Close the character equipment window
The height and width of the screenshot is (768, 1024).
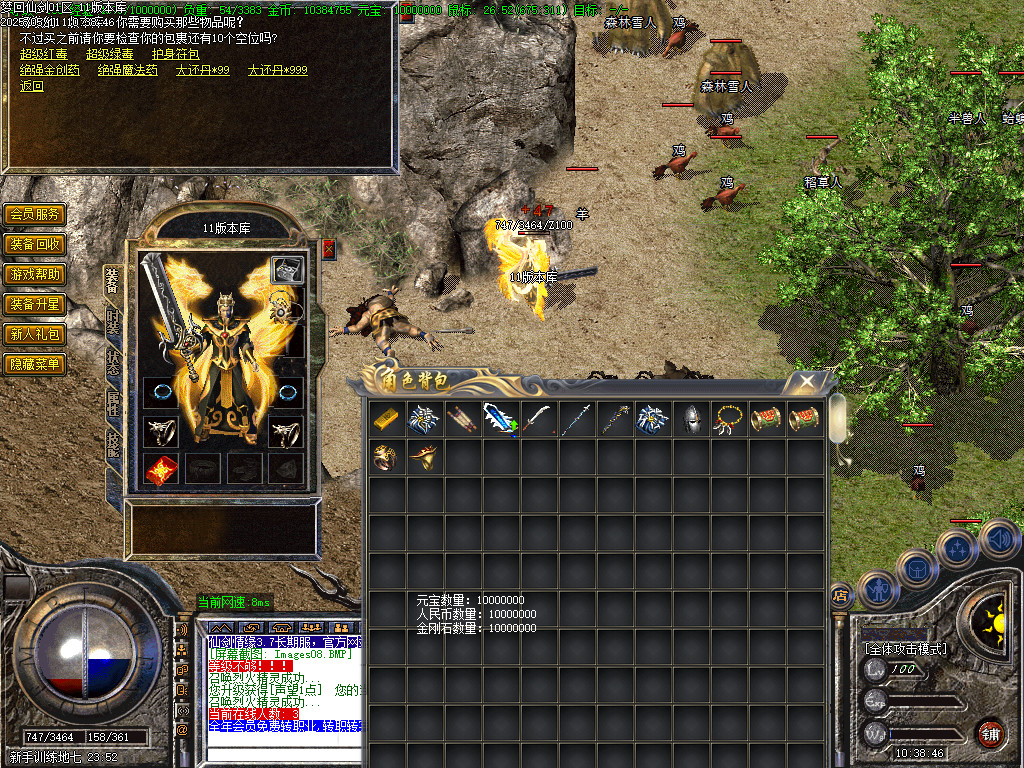(328, 249)
